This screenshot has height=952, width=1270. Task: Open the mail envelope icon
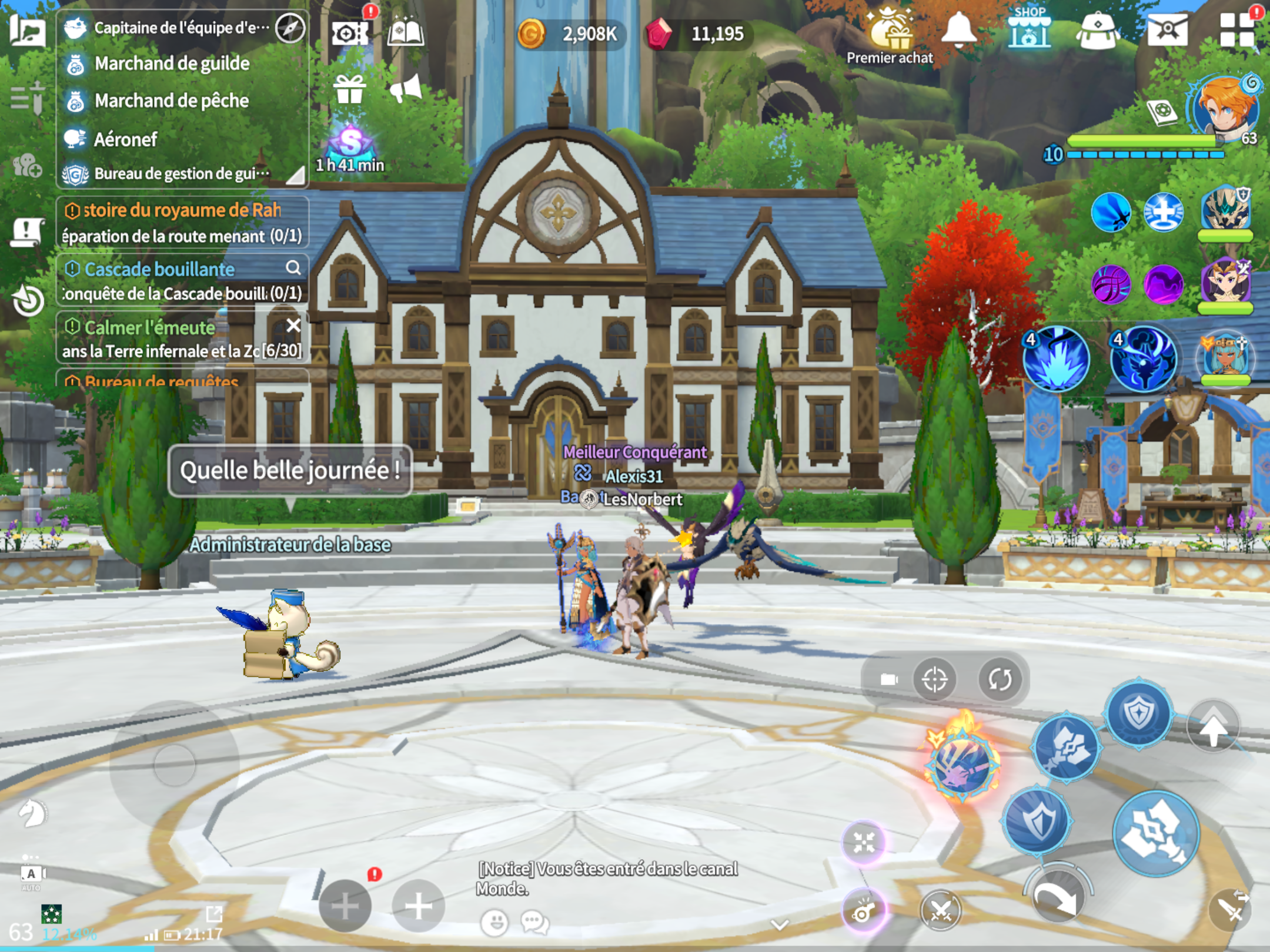point(1167,29)
